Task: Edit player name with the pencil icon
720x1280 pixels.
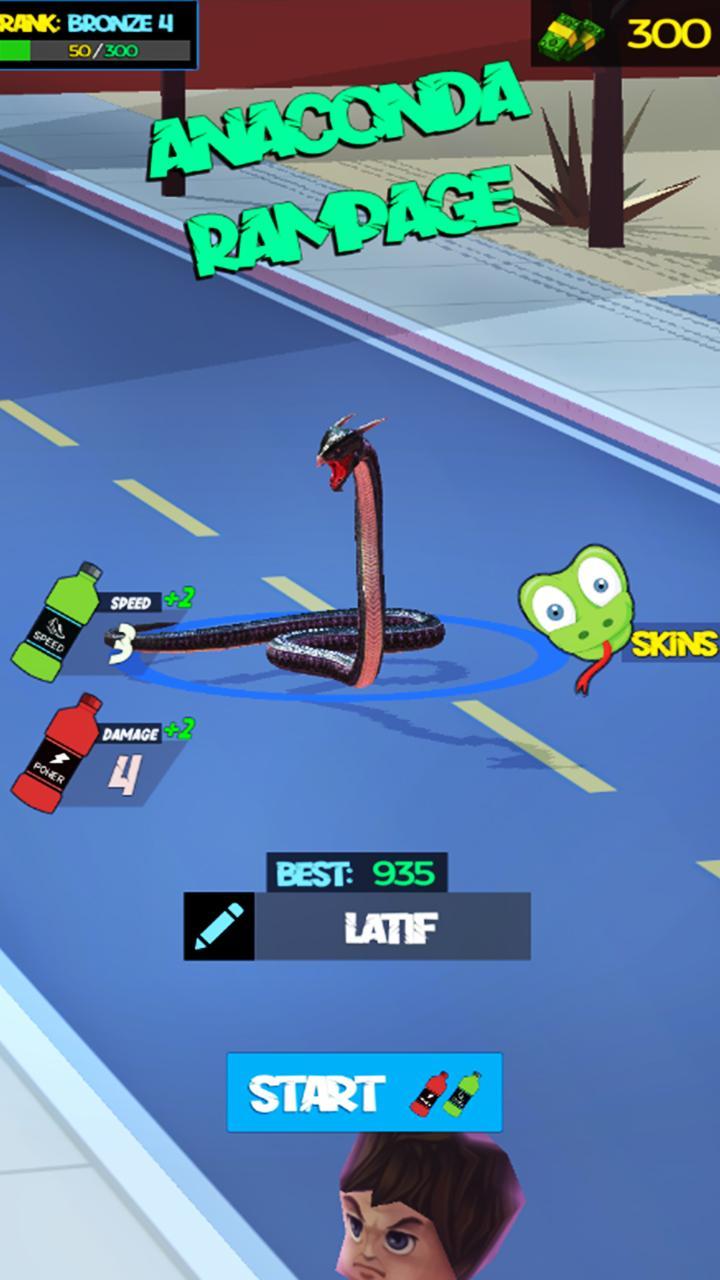Action: [219, 927]
